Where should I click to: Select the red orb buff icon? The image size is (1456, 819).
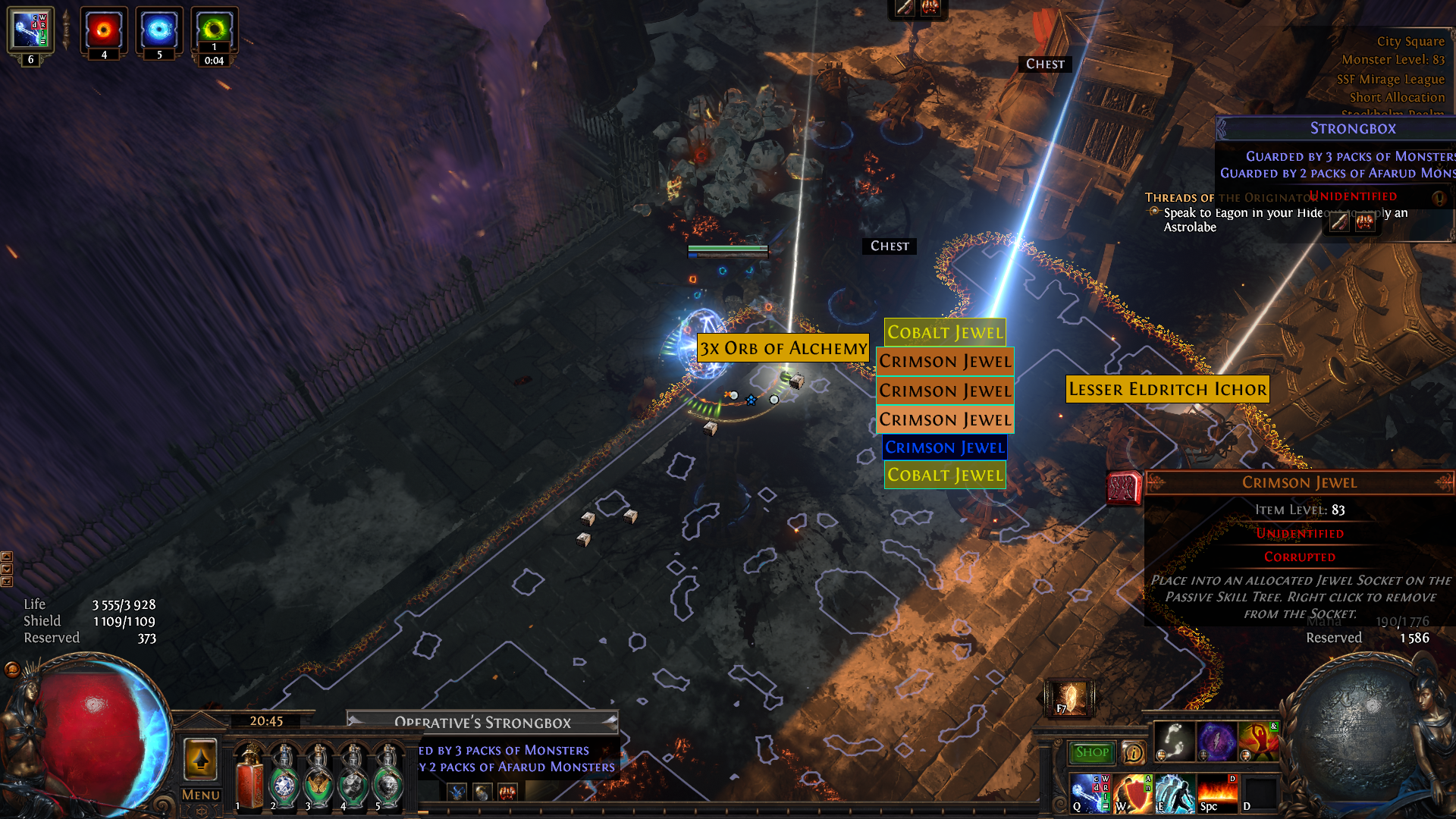tap(104, 30)
